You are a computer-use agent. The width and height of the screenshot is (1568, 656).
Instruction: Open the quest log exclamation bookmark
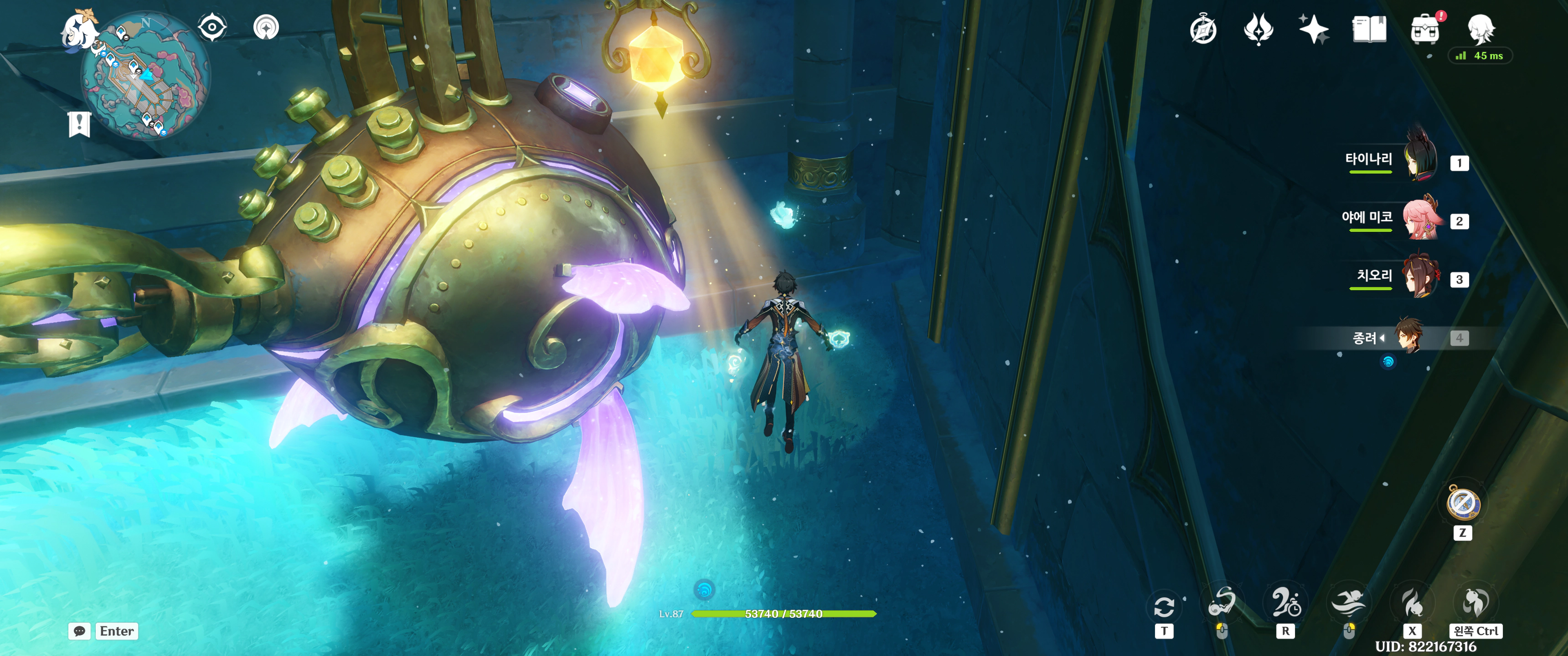pos(79,123)
